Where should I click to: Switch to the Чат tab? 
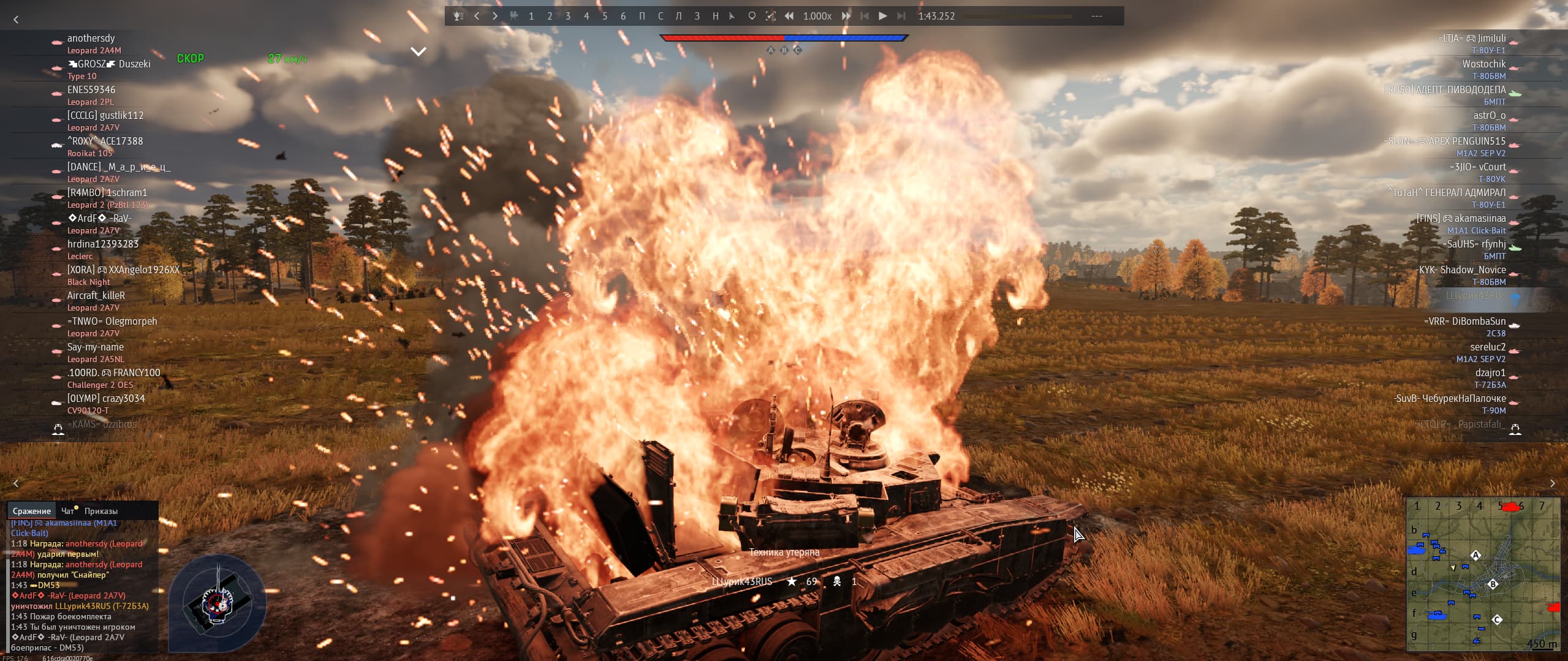click(68, 511)
